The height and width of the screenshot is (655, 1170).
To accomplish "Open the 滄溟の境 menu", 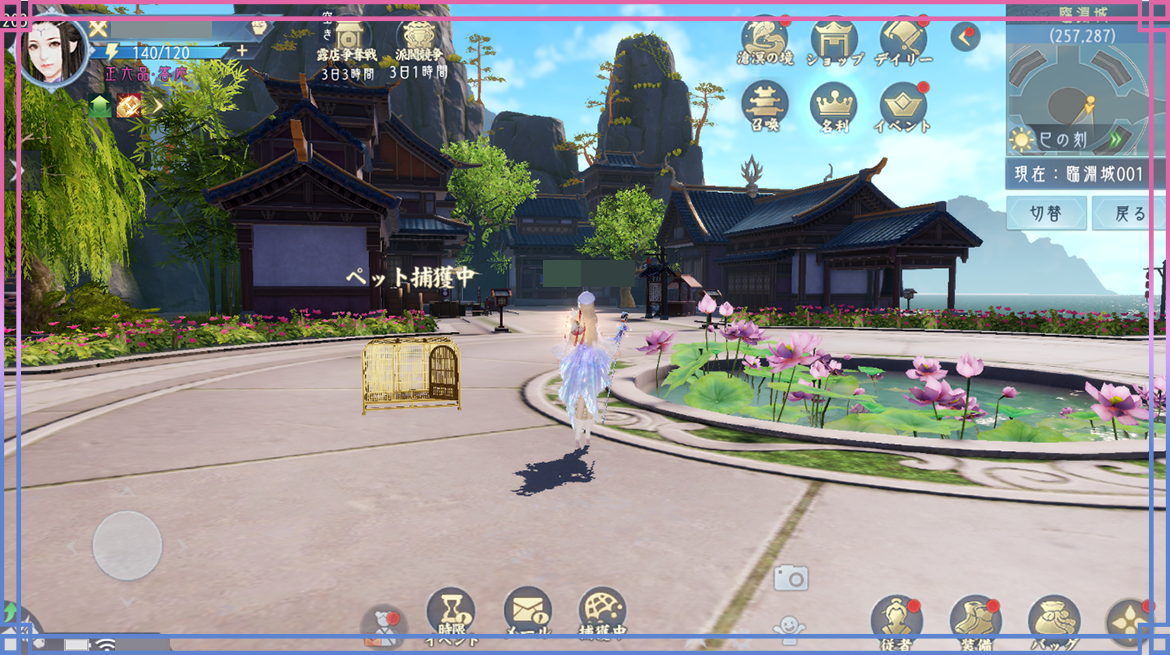I will pos(765,40).
